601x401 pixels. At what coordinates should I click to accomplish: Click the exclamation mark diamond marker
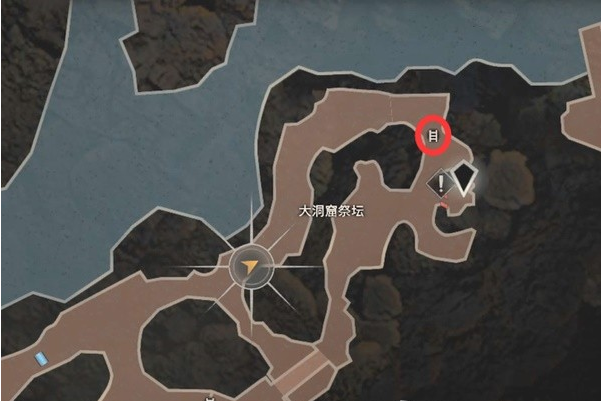click(x=440, y=182)
